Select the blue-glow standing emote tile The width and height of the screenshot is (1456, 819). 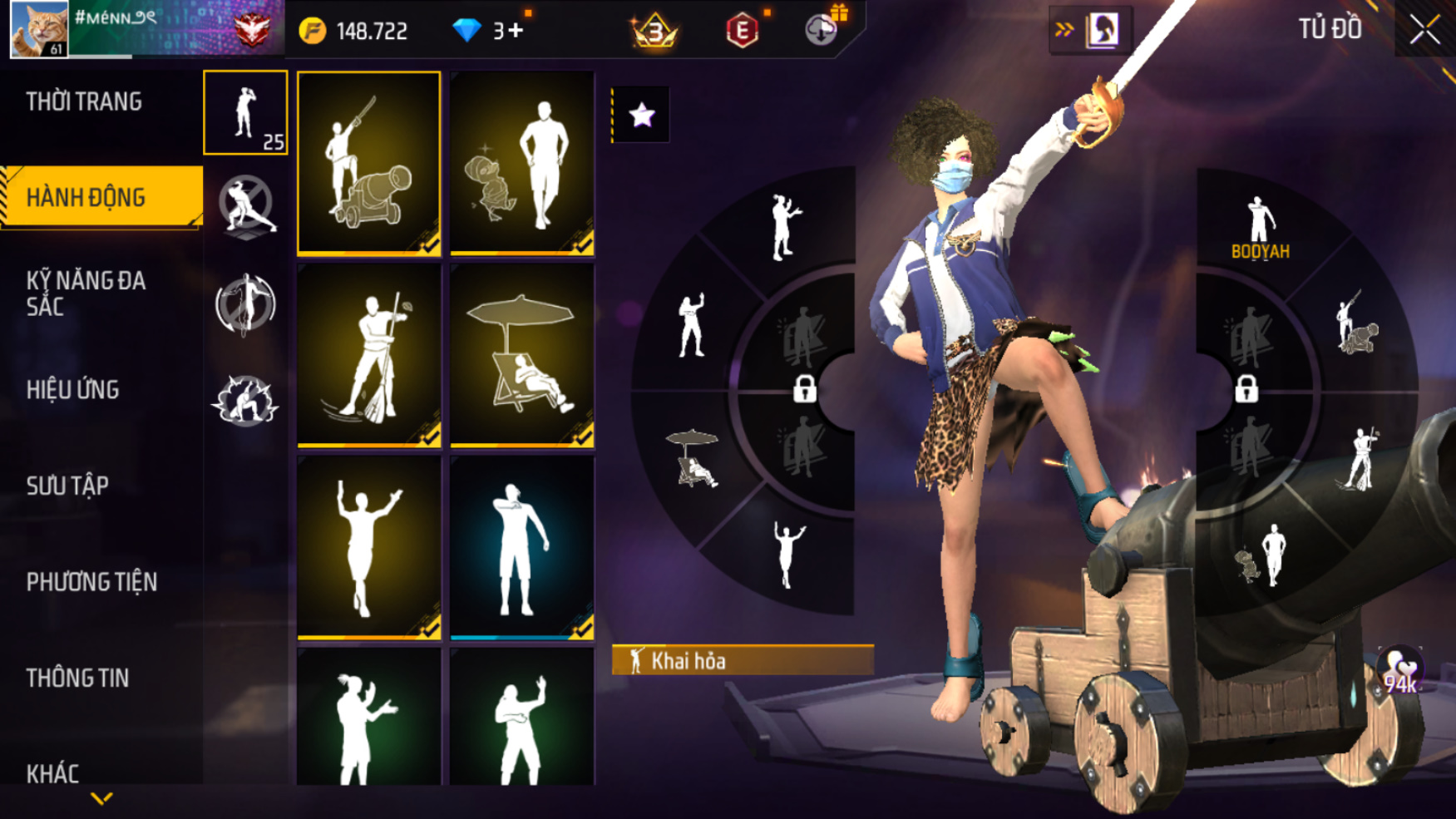pyautogui.click(x=522, y=549)
